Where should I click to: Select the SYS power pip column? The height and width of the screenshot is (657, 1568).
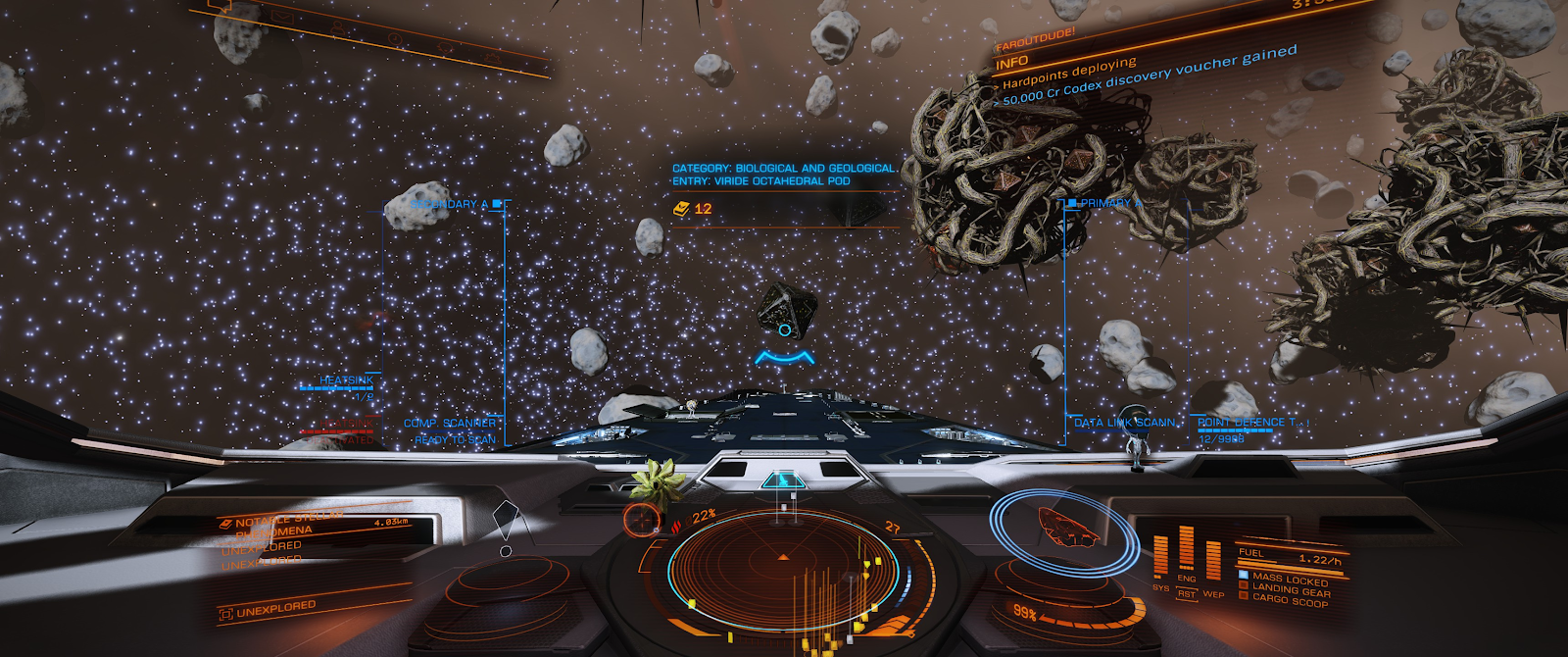[1161, 557]
